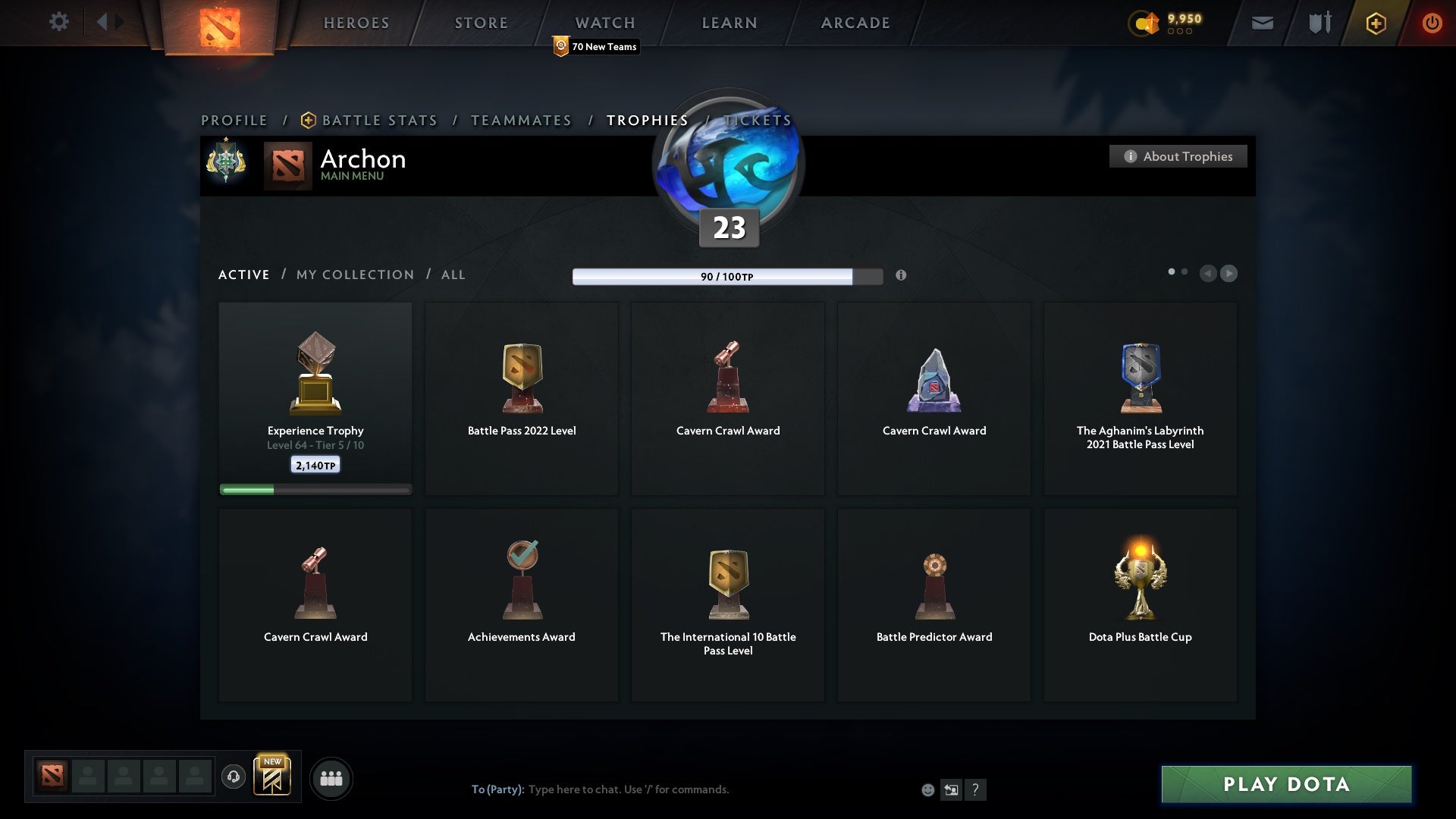Open the emoticon picker in chat bar
The width and height of the screenshot is (1456, 819).
[927, 789]
